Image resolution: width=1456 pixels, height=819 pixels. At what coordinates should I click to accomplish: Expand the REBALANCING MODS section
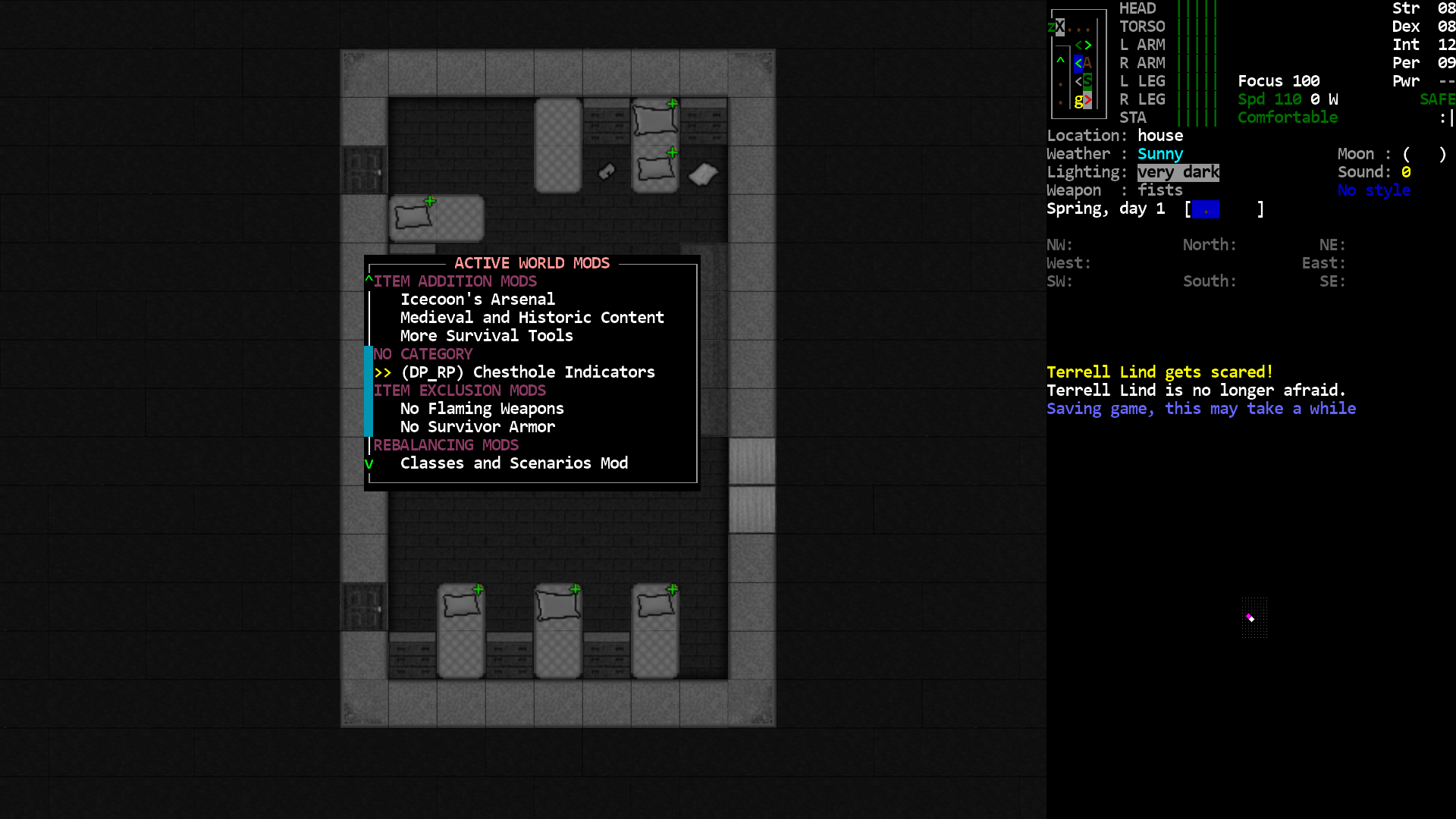(445, 444)
